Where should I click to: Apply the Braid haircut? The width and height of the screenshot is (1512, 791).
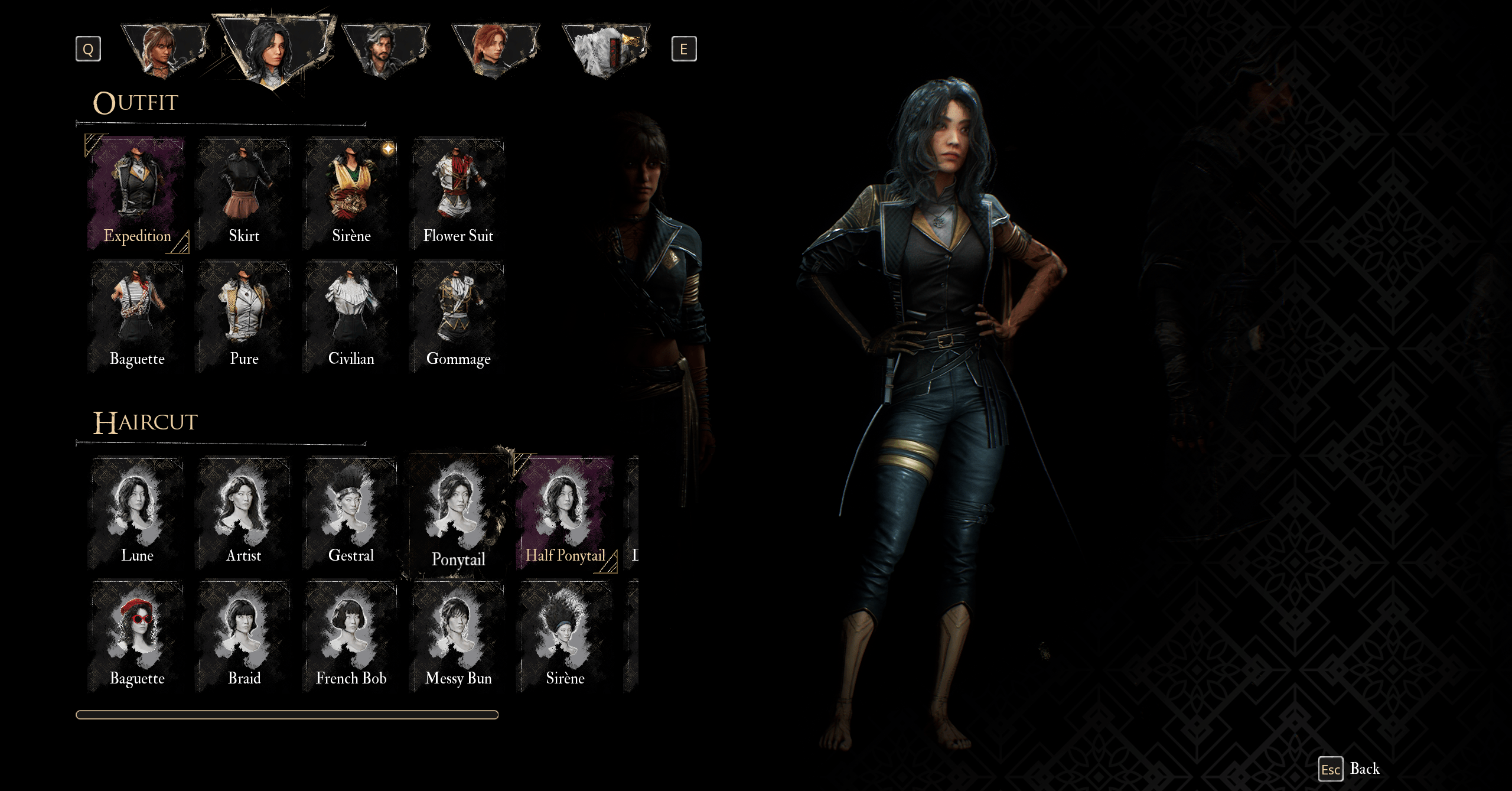pos(244,636)
